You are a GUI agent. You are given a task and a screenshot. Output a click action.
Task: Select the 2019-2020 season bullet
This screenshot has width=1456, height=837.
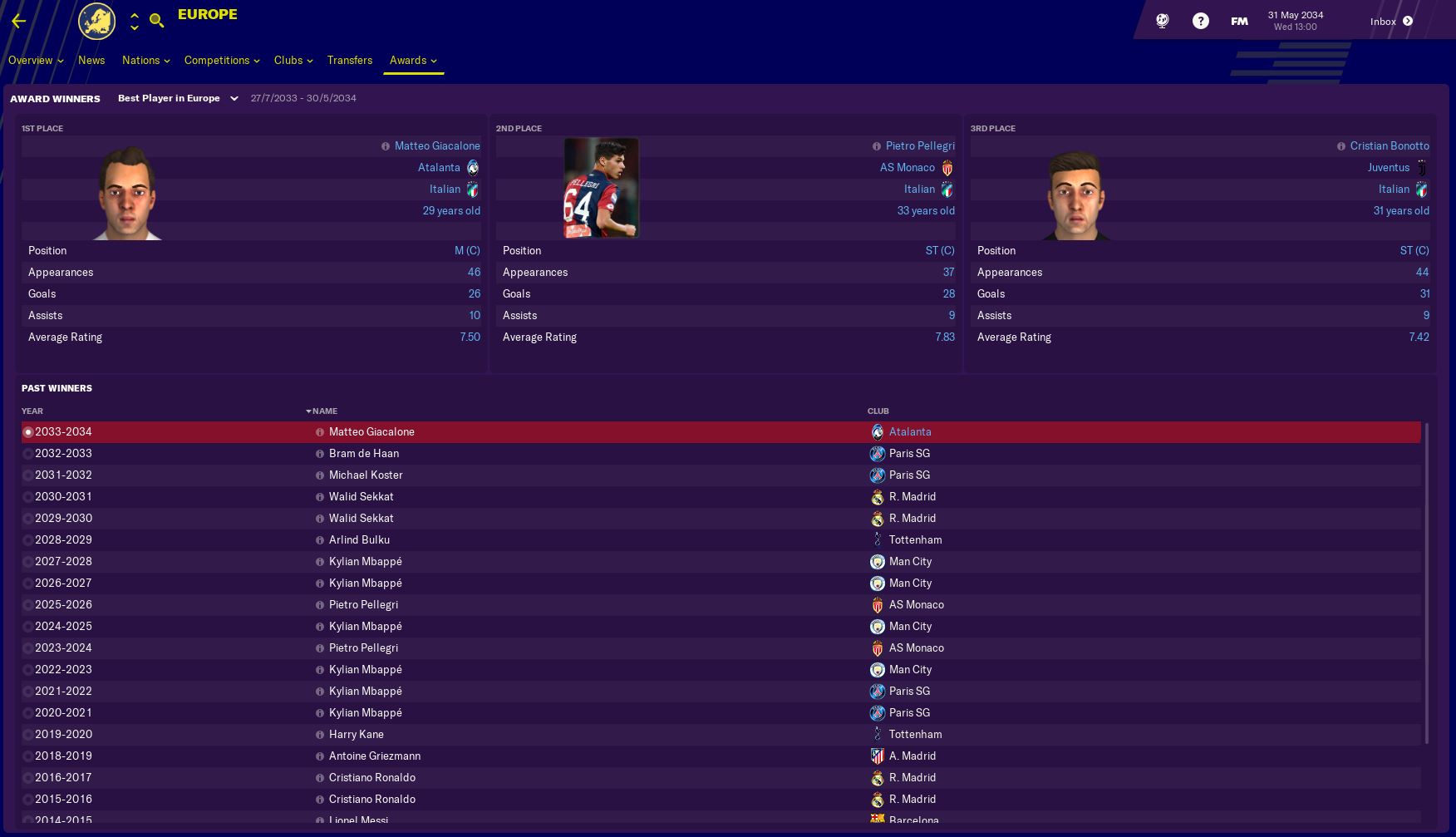(27, 734)
